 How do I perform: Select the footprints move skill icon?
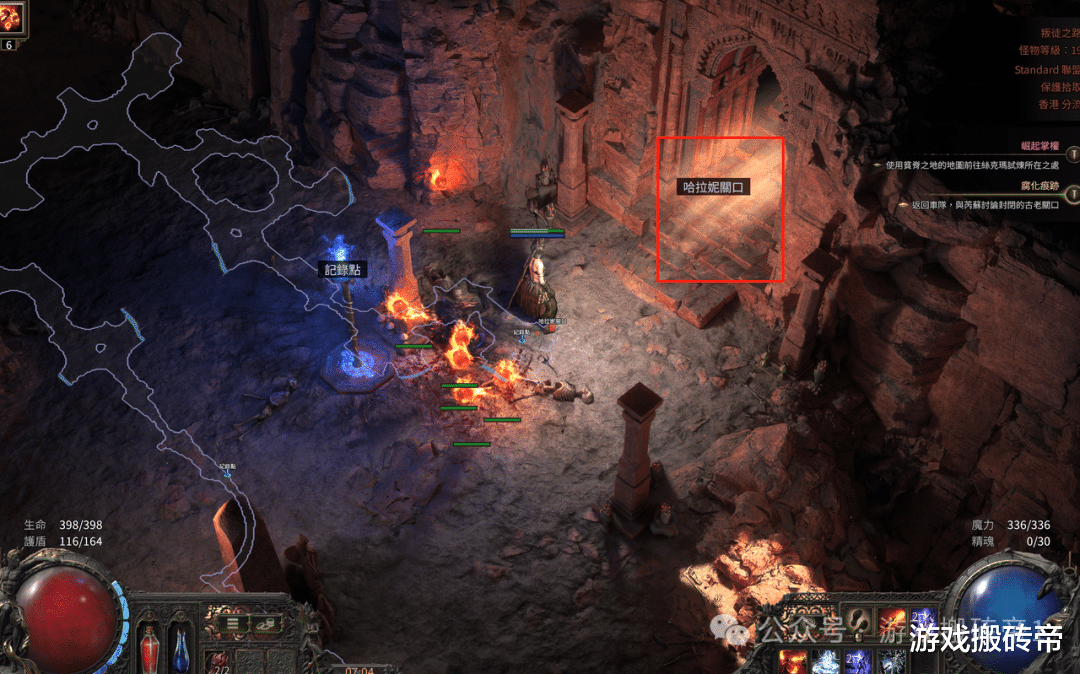click(x=860, y=621)
